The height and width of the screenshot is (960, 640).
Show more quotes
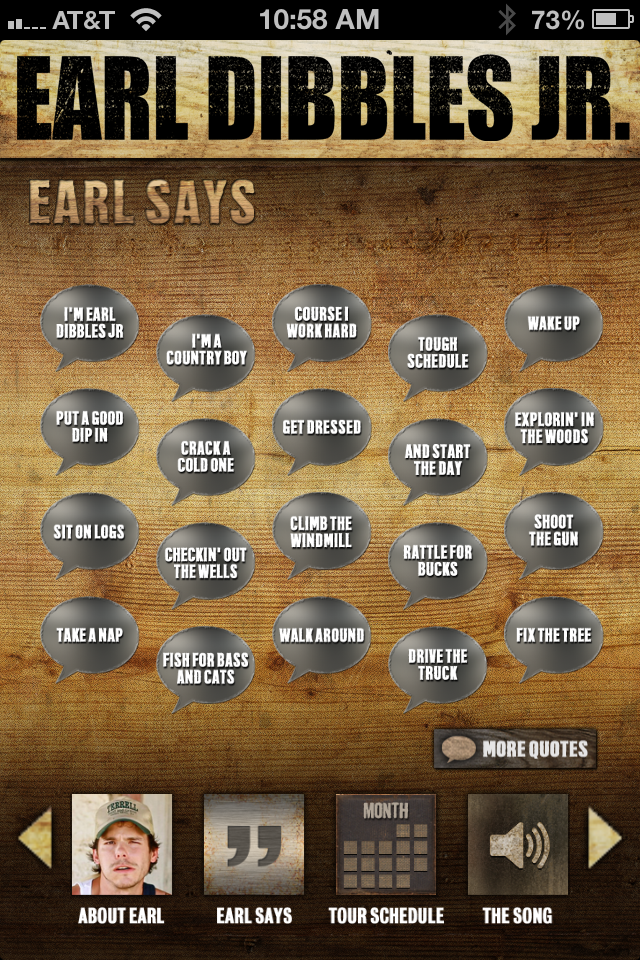point(515,749)
